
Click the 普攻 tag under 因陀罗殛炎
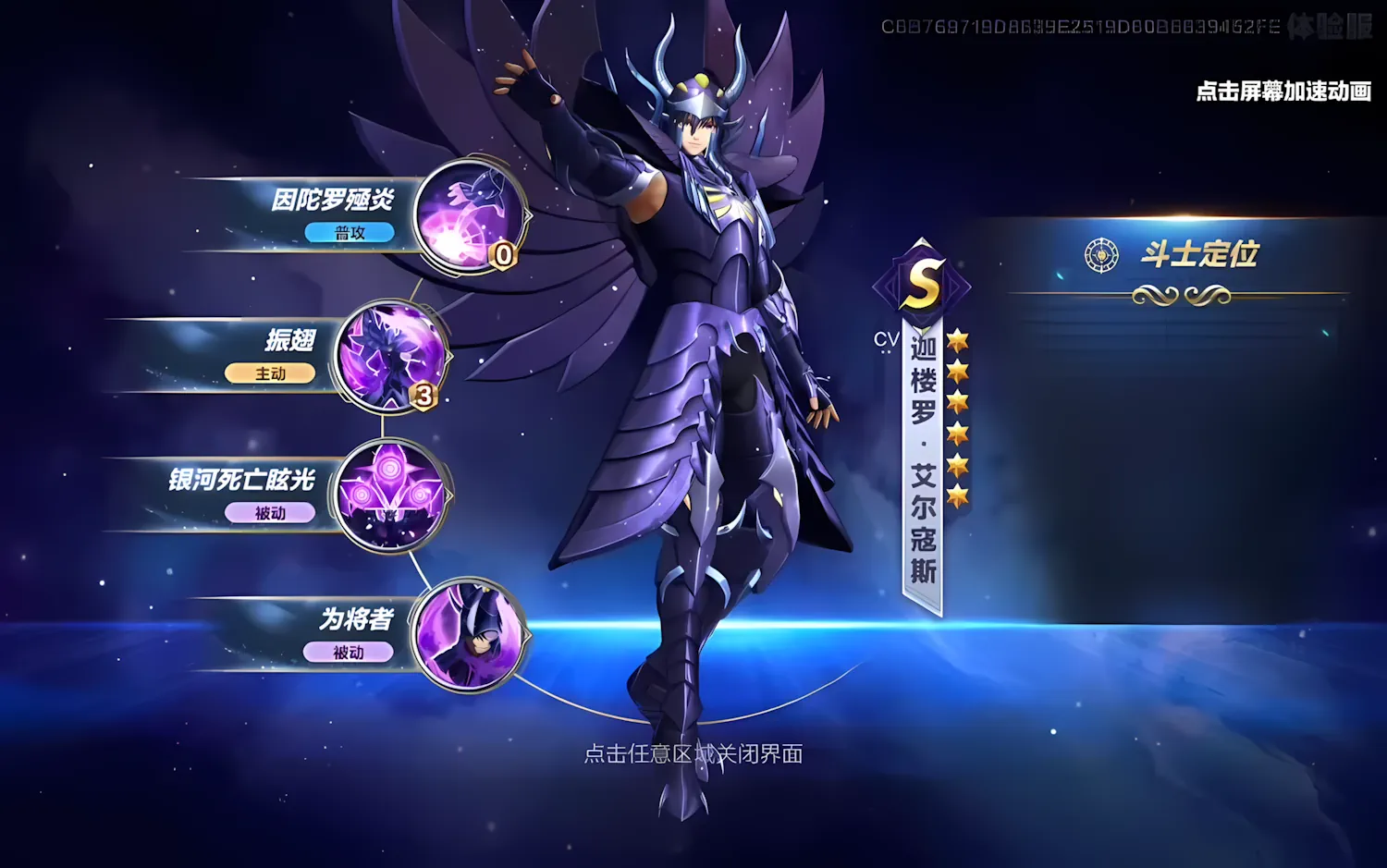350,233
